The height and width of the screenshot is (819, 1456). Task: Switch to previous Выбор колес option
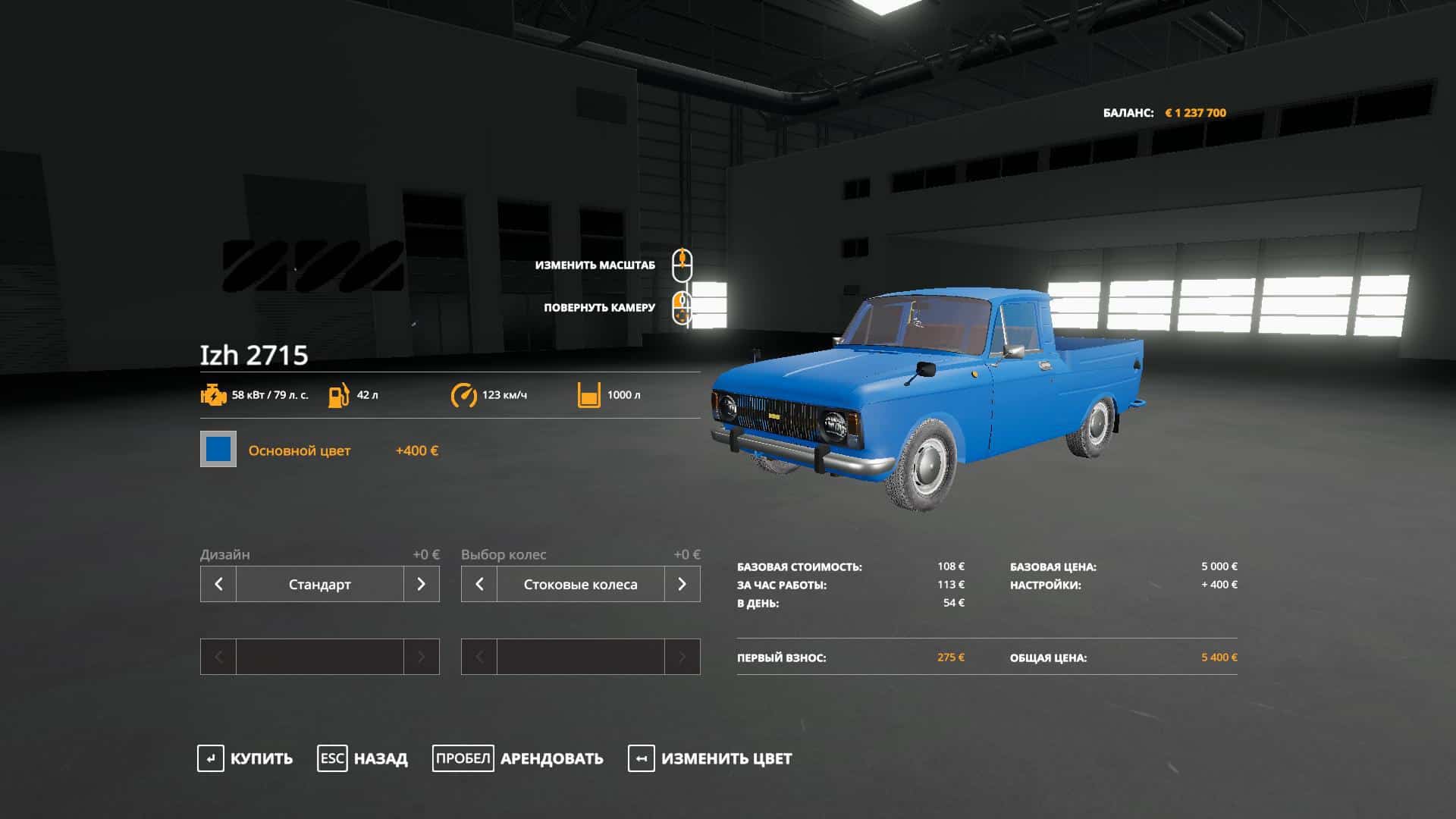click(479, 584)
